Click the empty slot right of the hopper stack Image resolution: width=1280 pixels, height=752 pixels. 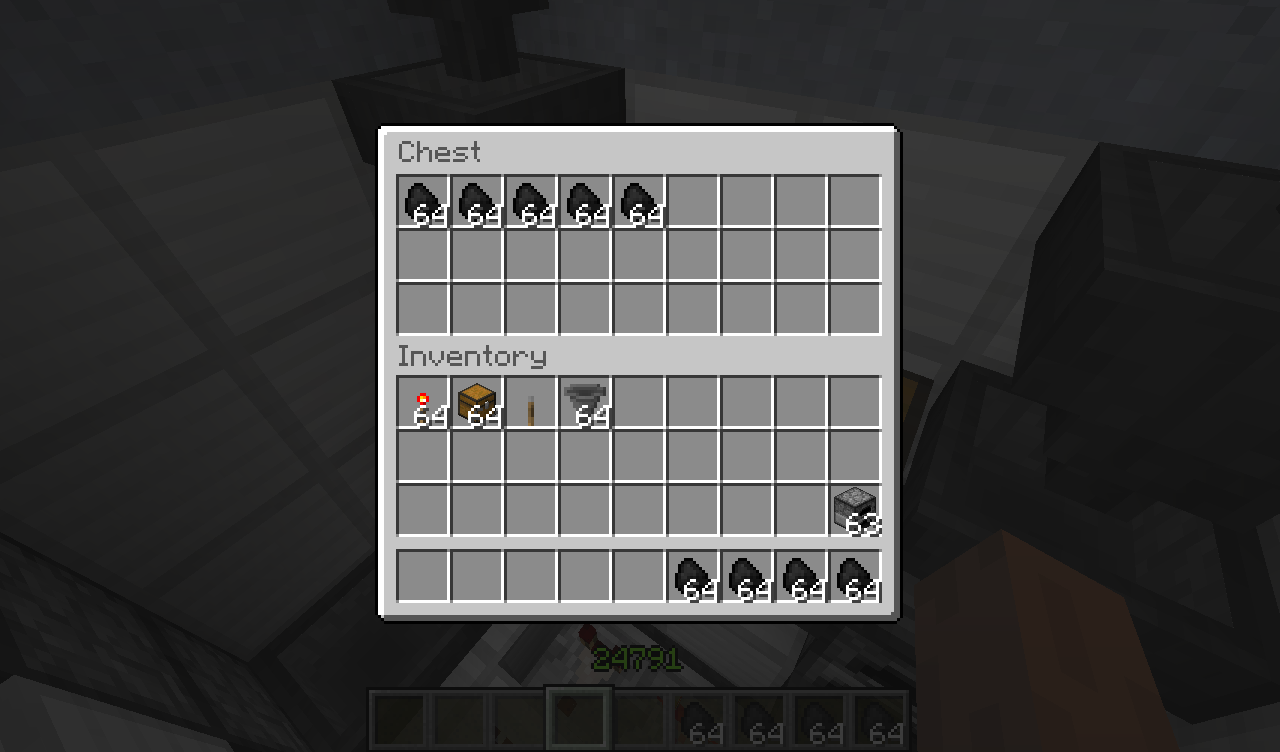(x=639, y=403)
